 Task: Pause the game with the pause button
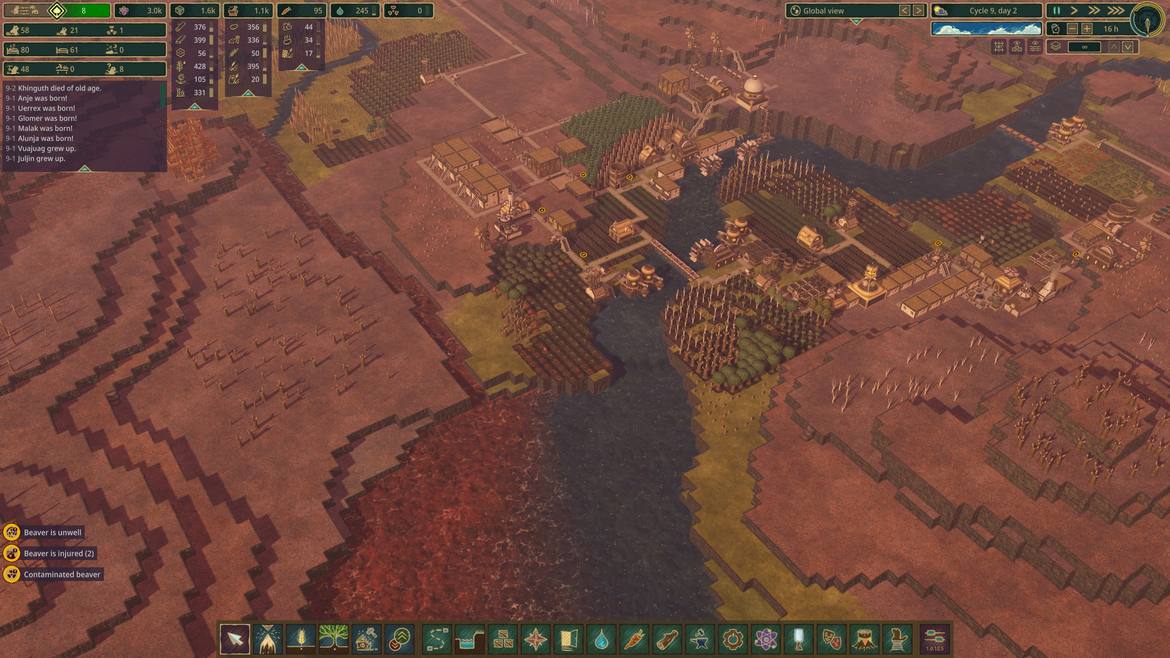[x=1056, y=11]
